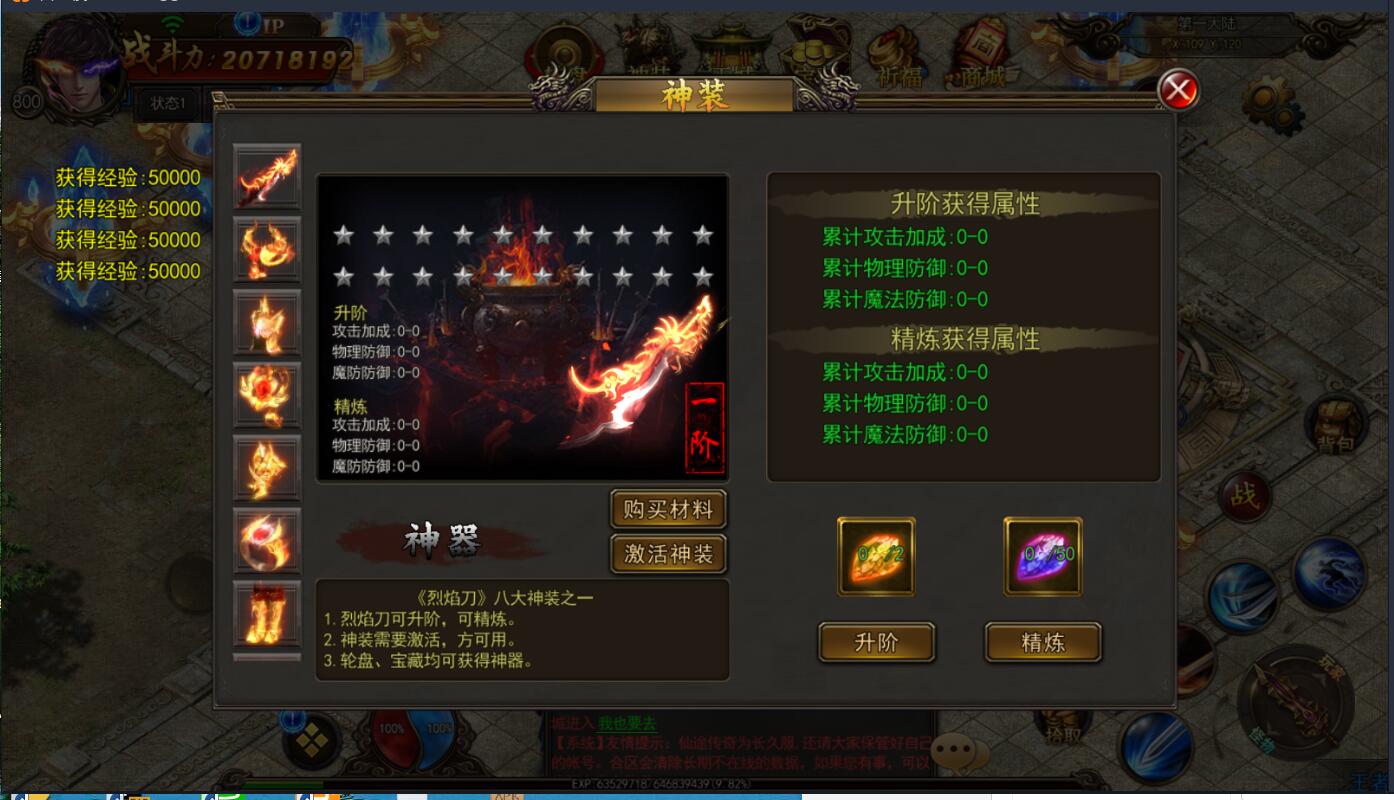The height and width of the screenshot is (800, 1394).
Task: Toggle the red 战 battle mode button
Action: pyautogui.click(x=1245, y=495)
